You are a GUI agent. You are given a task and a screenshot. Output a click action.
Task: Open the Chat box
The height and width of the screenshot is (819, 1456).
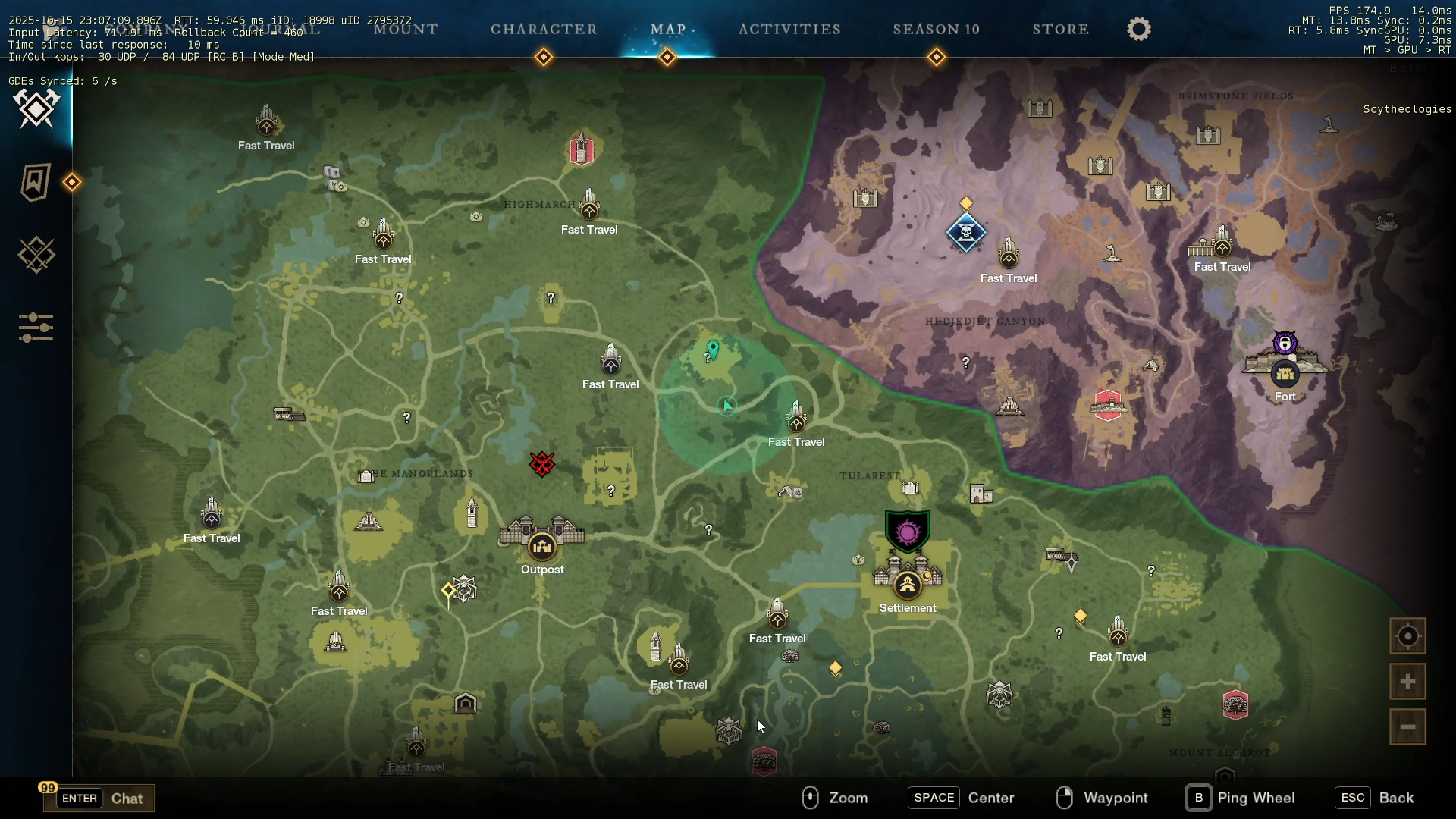[99, 798]
